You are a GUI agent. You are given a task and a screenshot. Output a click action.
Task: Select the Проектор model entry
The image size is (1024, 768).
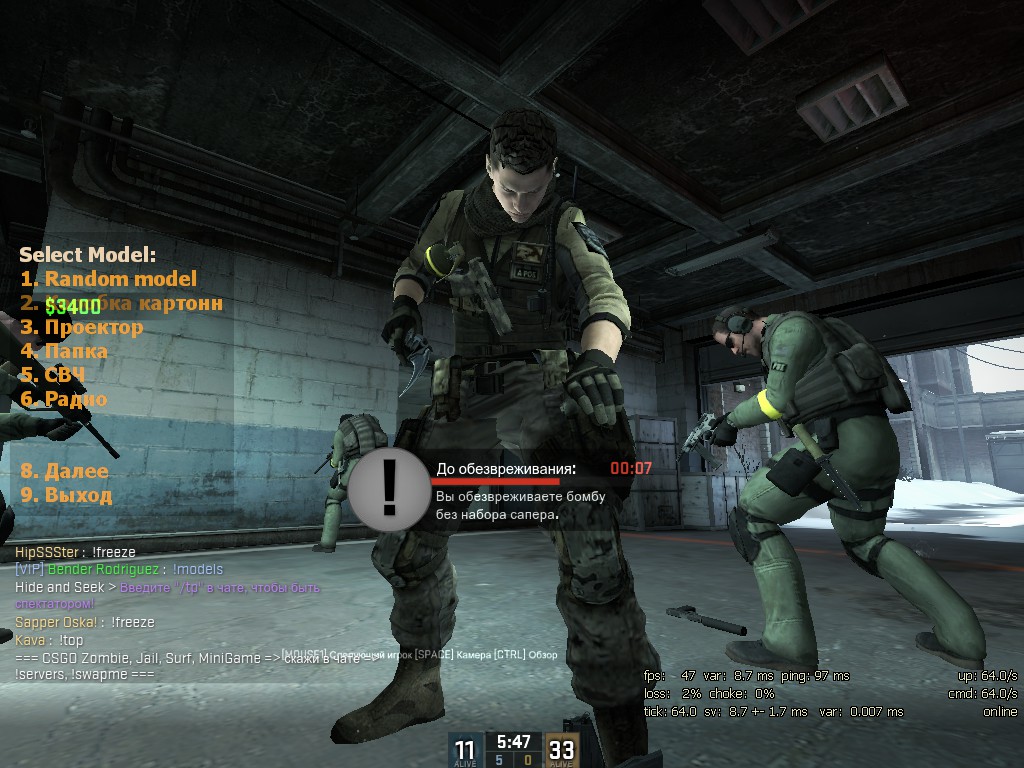click(x=82, y=327)
